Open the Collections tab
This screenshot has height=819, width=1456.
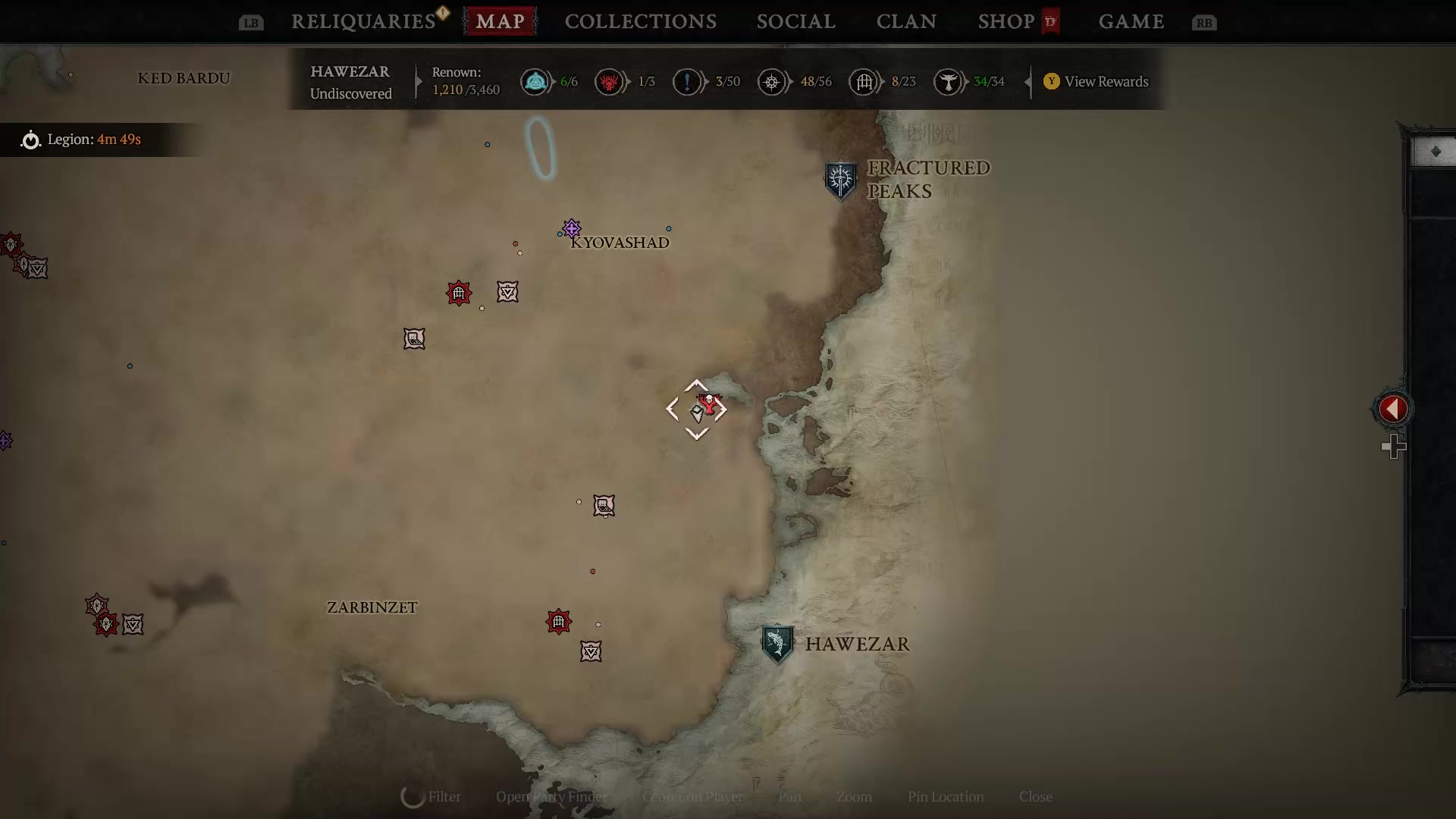641,21
